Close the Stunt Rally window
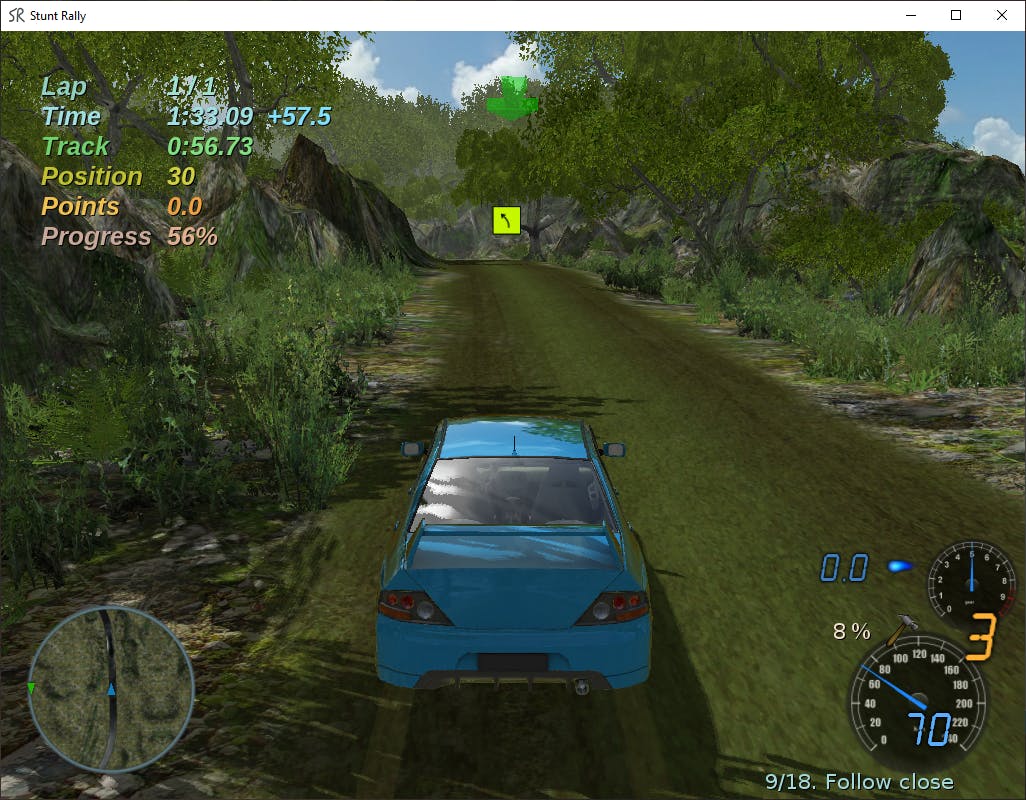This screenshot has width=1026, height=800. click(1002, 15)
